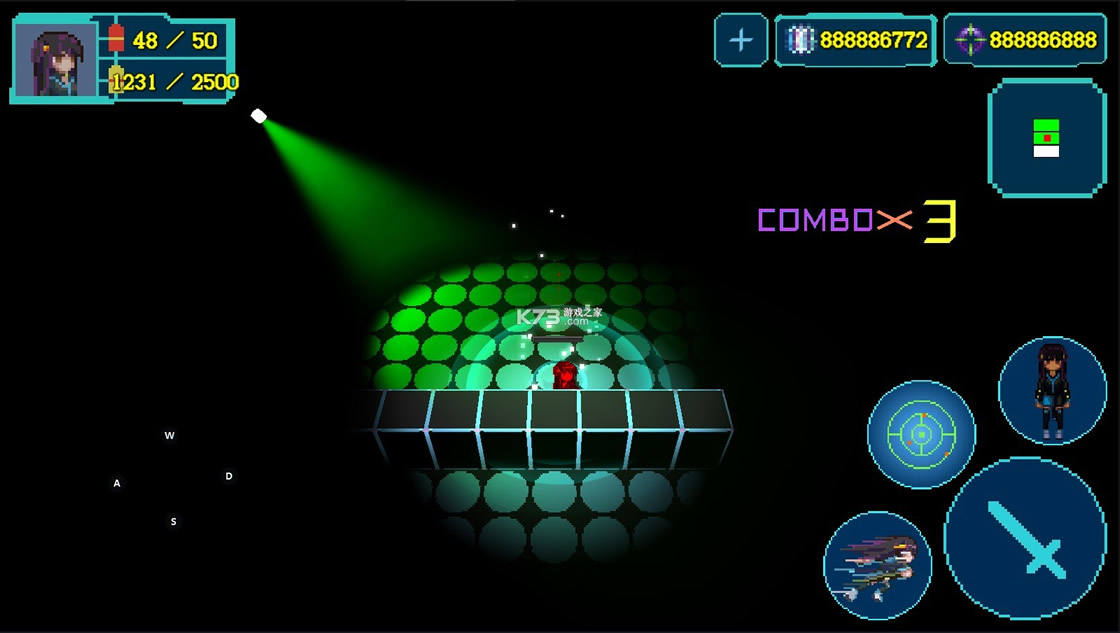The width and height of the screenshot is (1120, 633).
Task: Tap the S movement key
Action: point(173,522)
